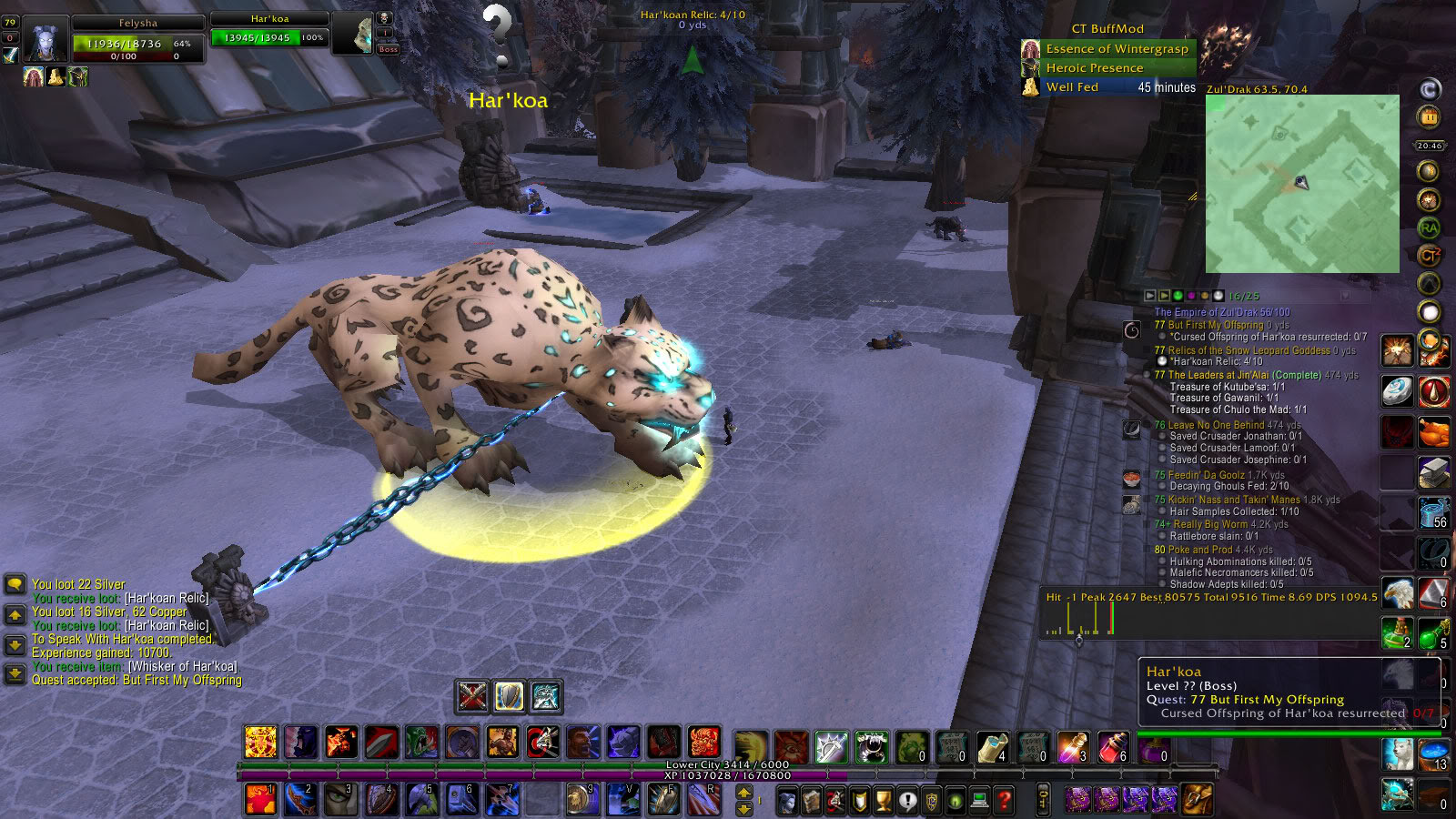
Task: Open the Zul'Drak minimap
Action: pyautogui.click(x=1302, y=184)
